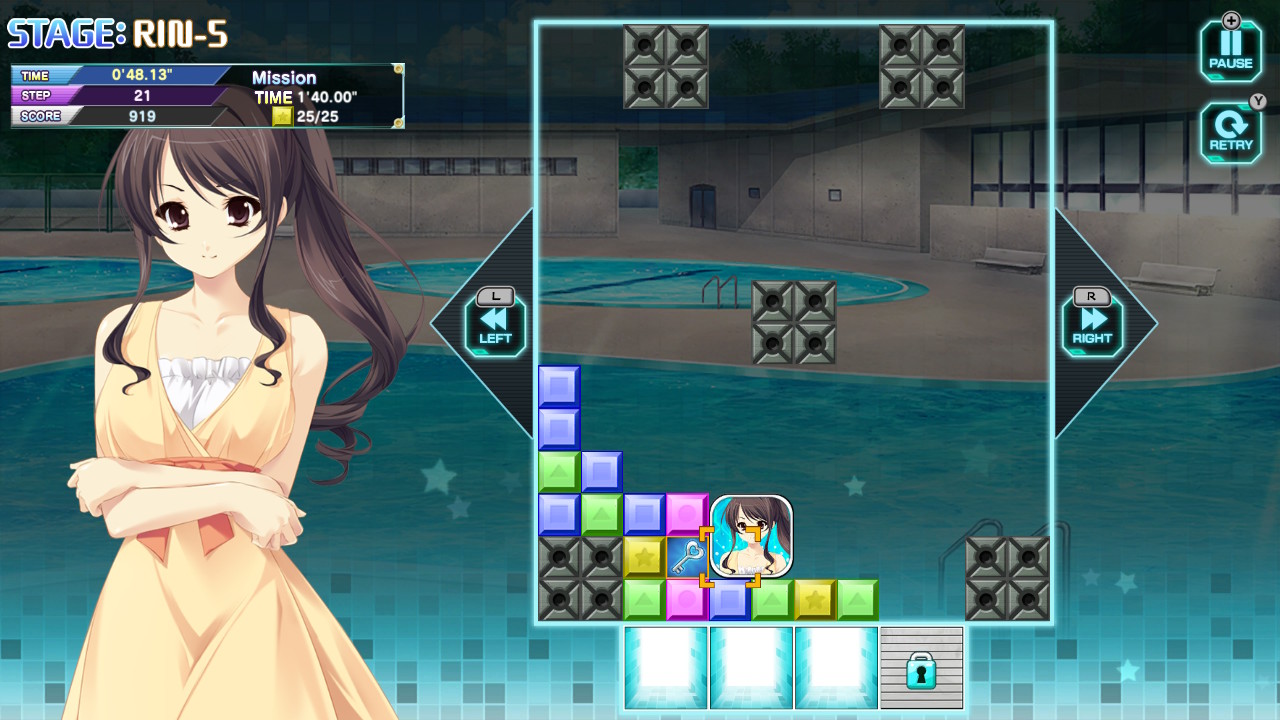Pause the game

[1230, 51]
